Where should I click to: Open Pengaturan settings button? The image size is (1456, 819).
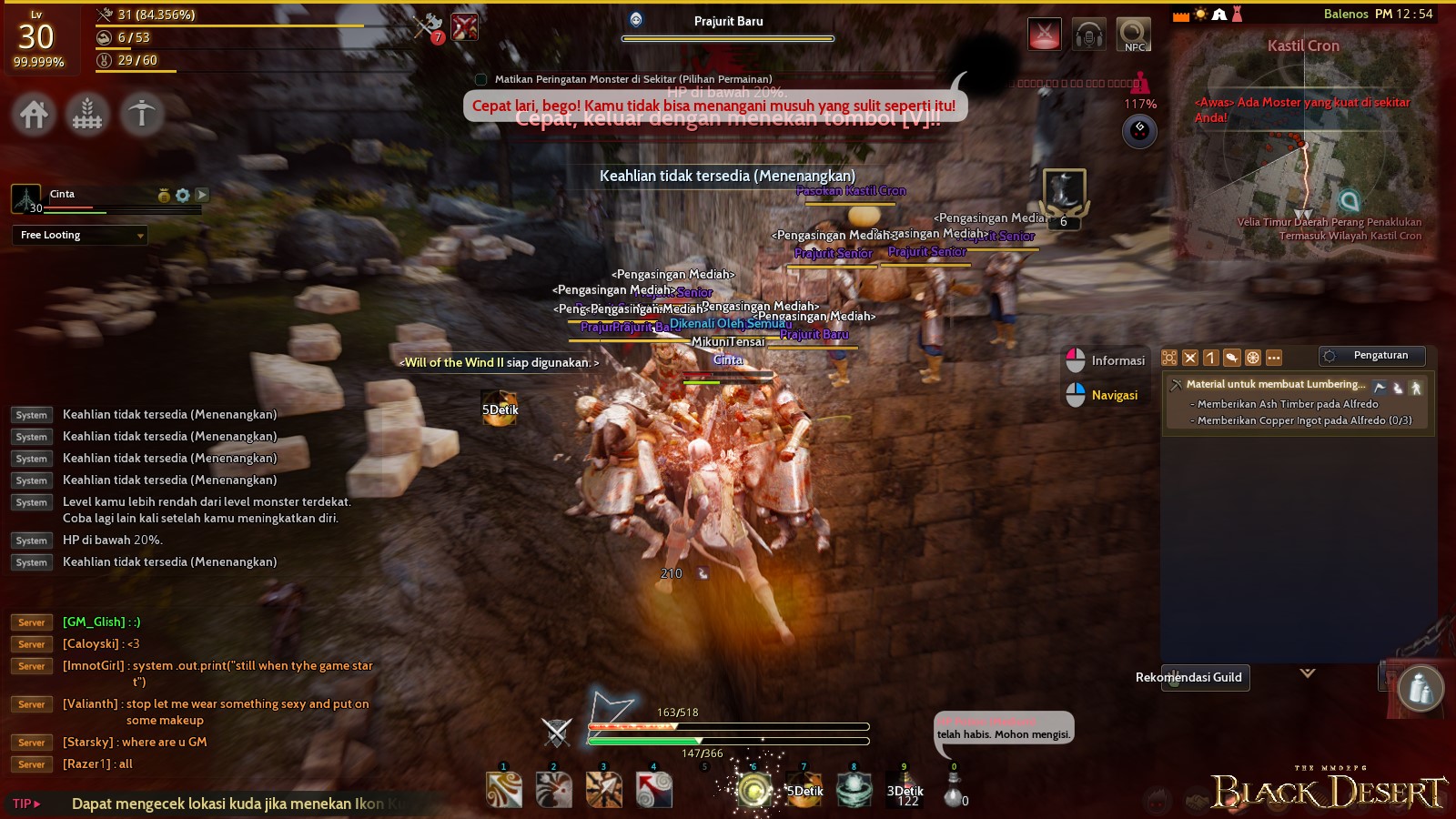(1371, 355)
